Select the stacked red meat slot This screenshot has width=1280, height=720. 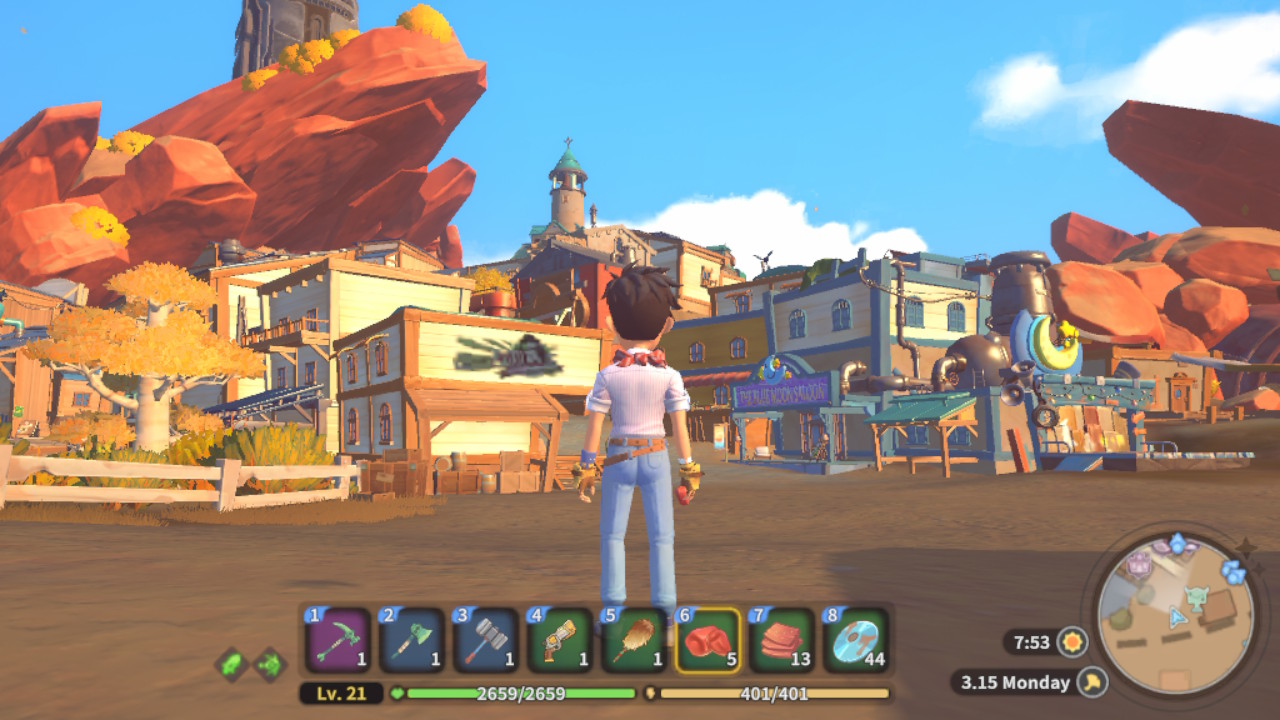click(x=782, y=640)
